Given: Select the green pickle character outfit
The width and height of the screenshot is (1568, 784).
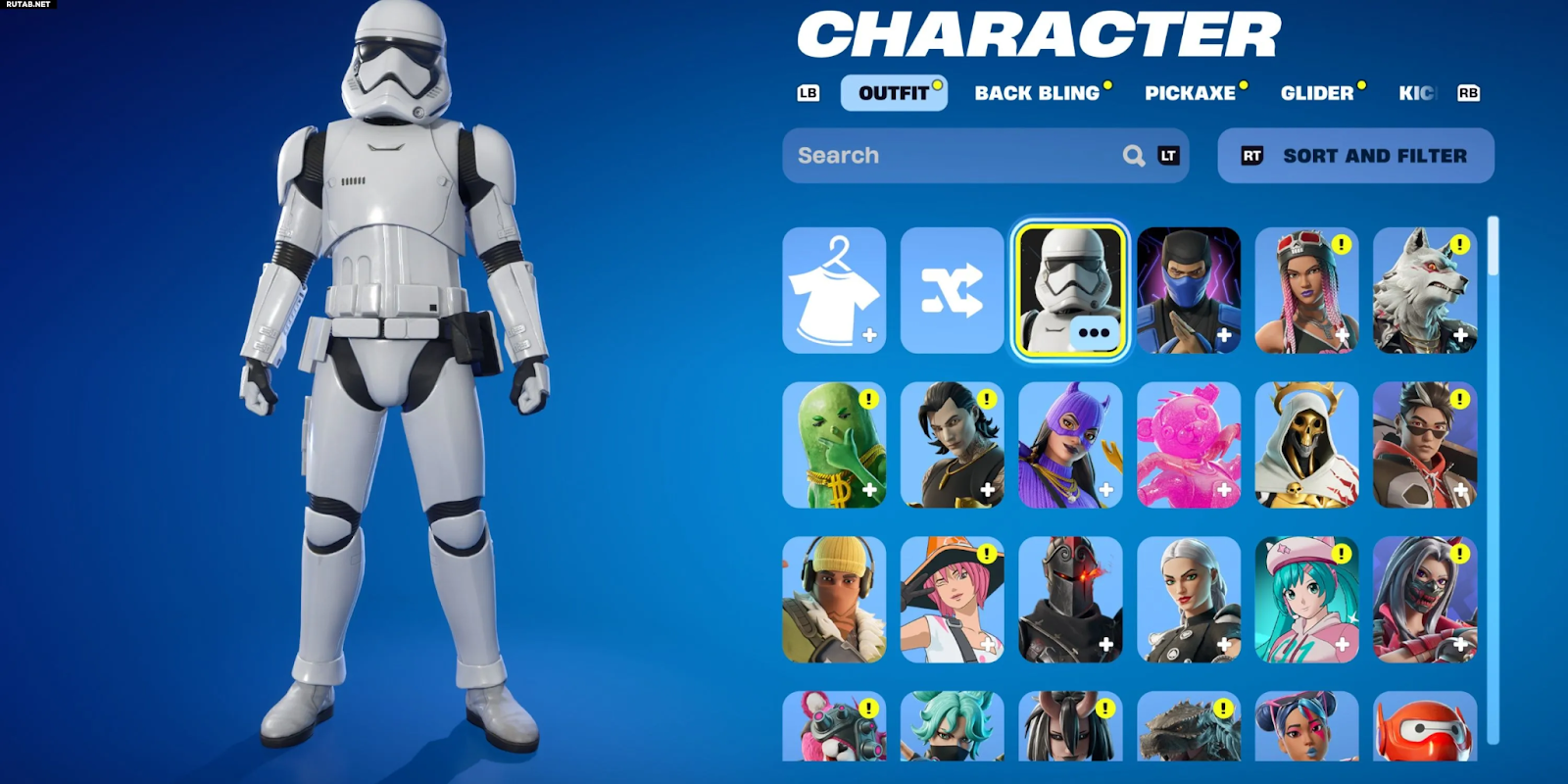Looking at the screenshot, I should (x=834, y=445).
